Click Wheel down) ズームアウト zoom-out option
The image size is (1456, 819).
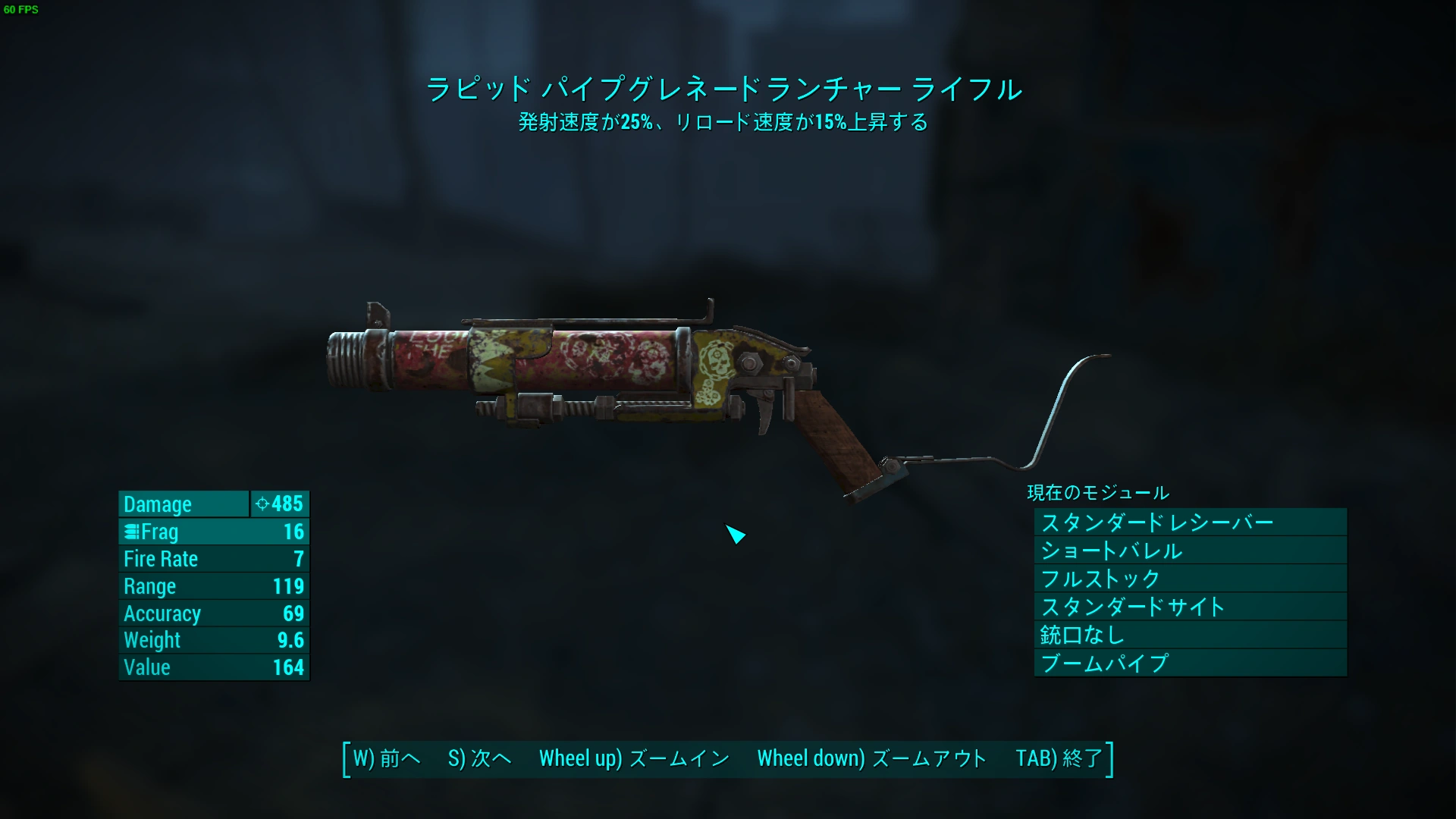(x=872, y=758)
